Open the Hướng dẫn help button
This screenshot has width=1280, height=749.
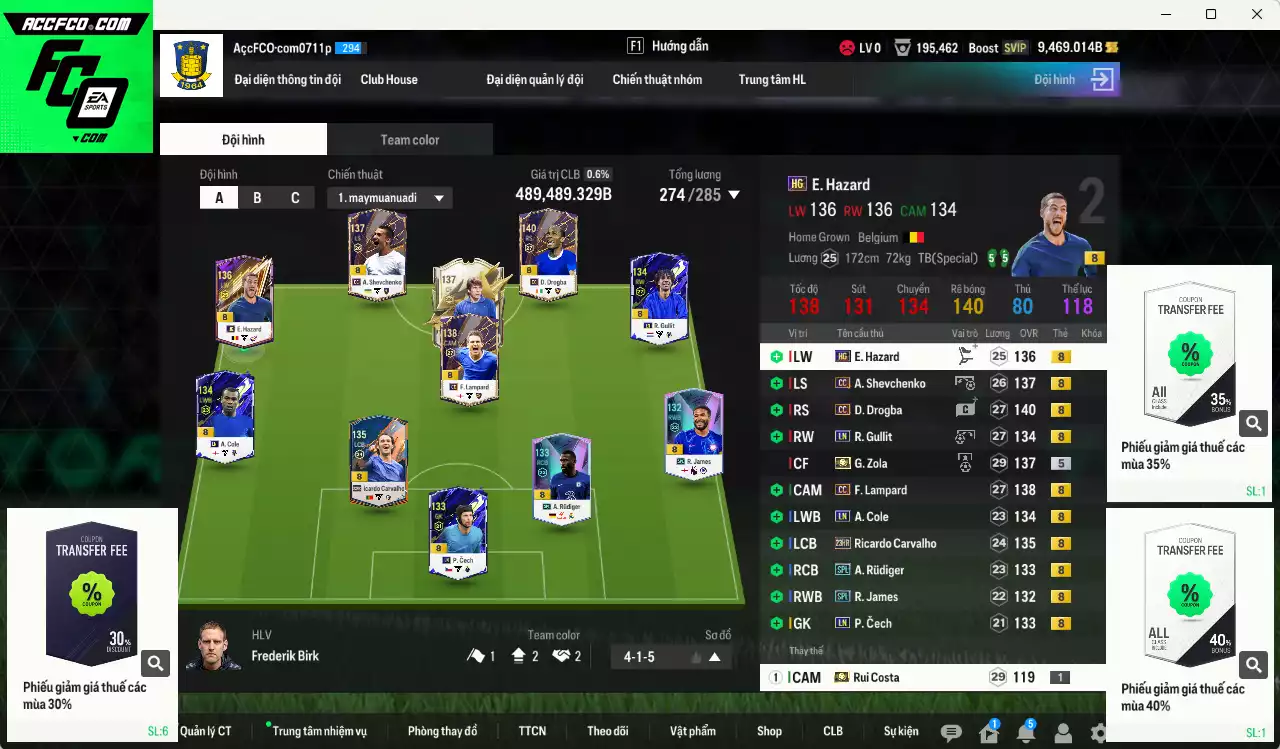tap(678, 45)
